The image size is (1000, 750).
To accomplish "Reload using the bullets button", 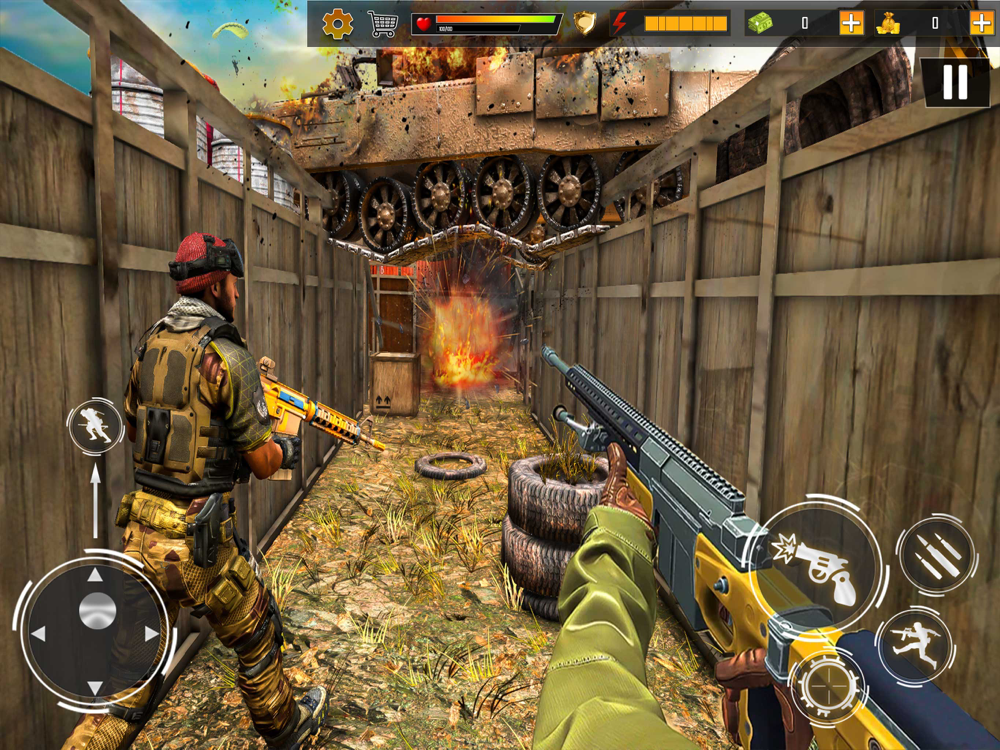I will click(x=936, y=555).
